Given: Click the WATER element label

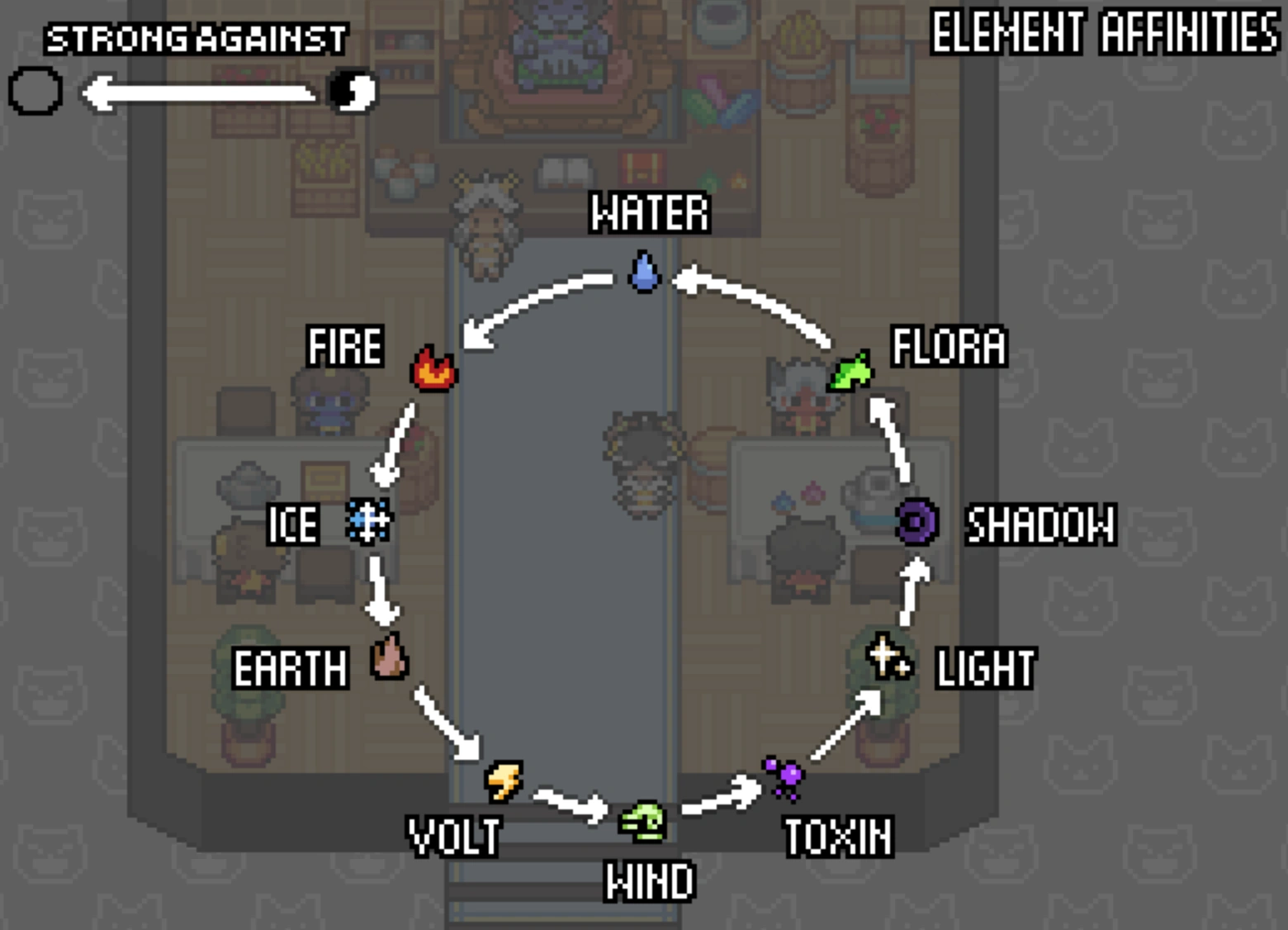Looking at the screenshot, I should tap(649, 212).
